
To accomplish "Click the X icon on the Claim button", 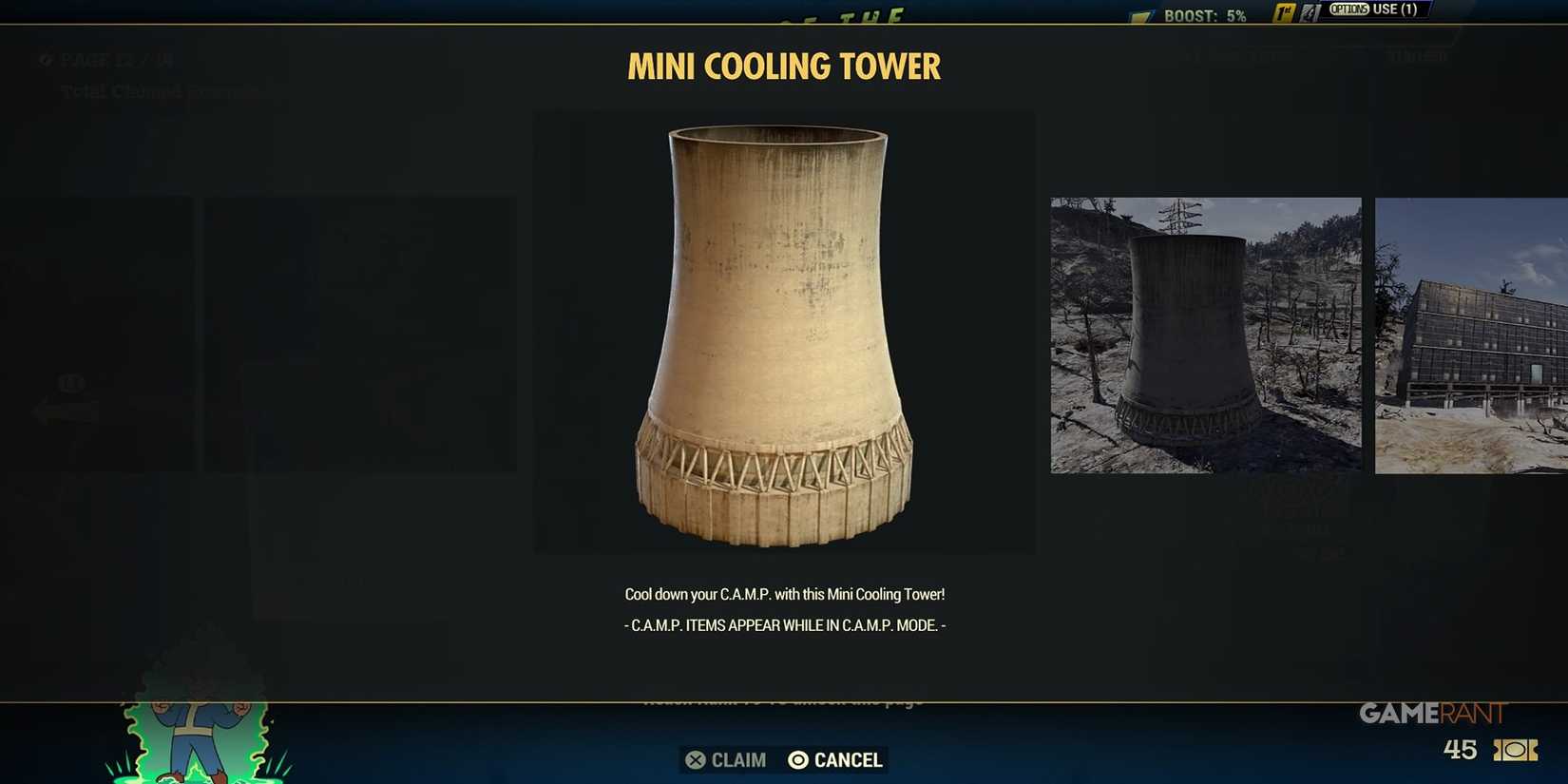I will point(695,760).
